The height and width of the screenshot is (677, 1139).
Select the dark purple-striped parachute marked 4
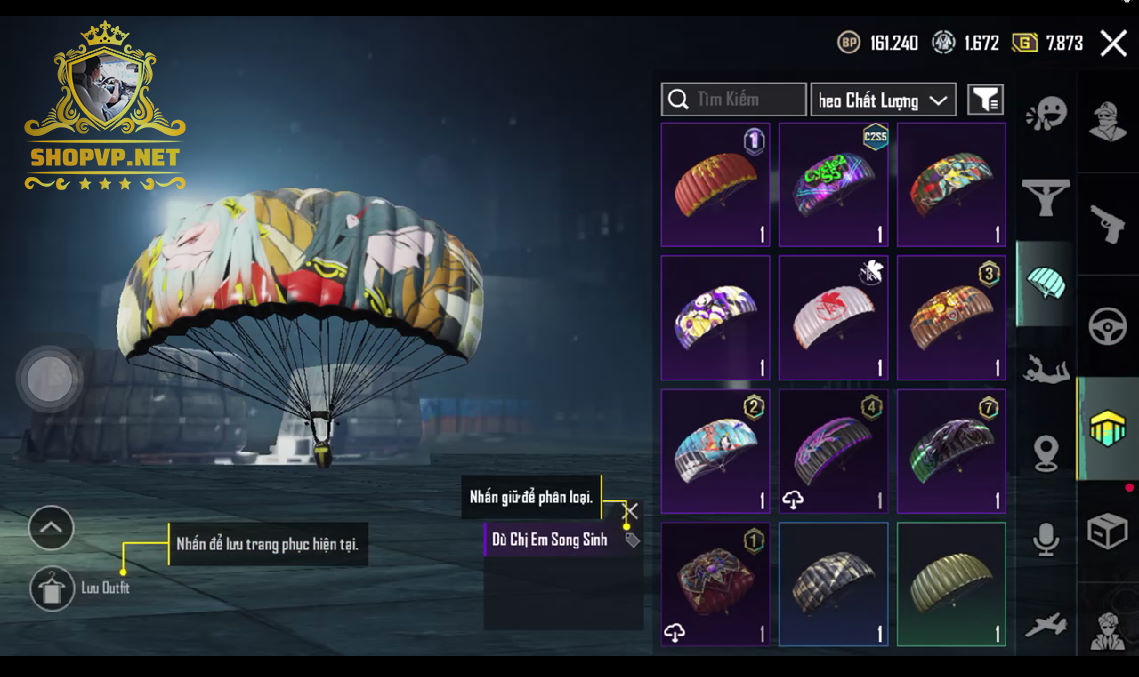click(833, 451)
